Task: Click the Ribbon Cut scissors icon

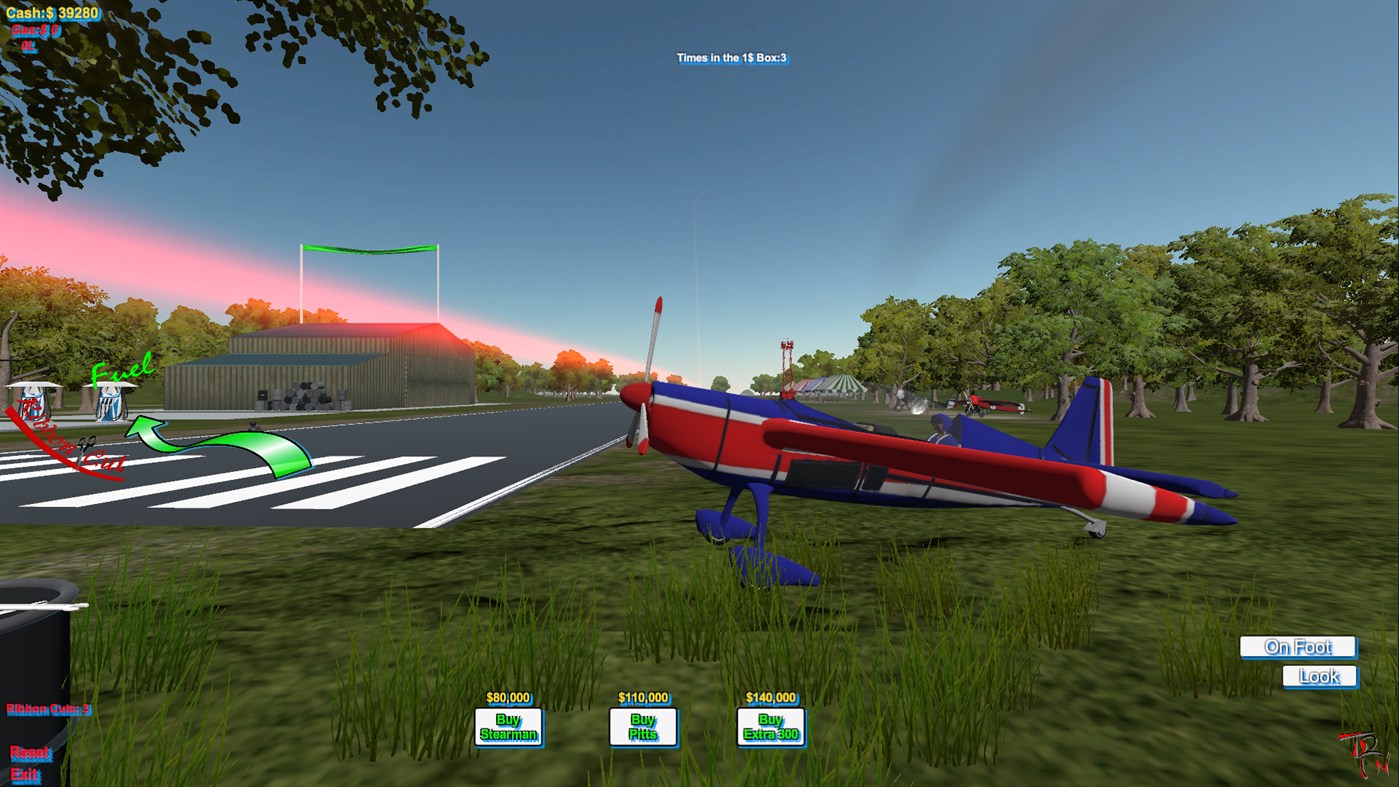Action: click(86, 449)
